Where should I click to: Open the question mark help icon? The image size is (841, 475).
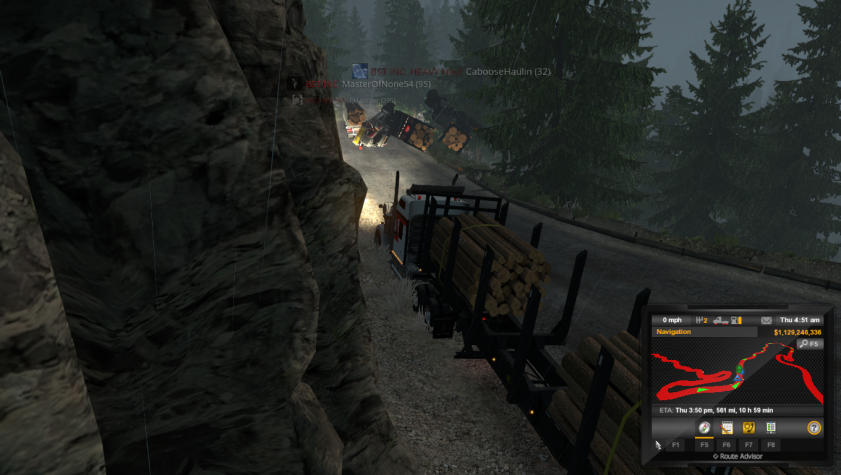[814, 427]
